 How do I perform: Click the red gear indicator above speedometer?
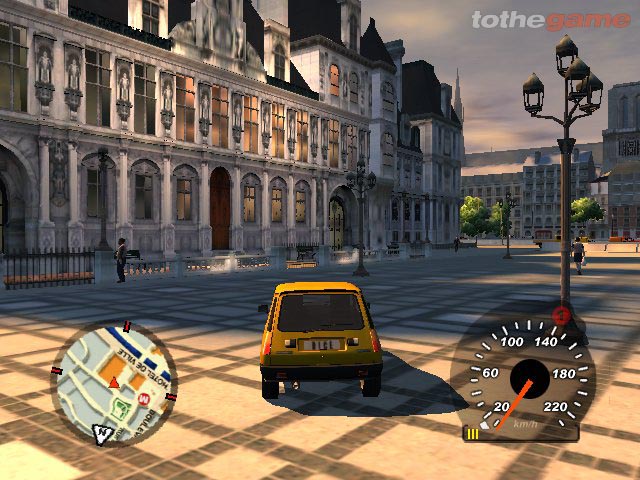(561, 317)
